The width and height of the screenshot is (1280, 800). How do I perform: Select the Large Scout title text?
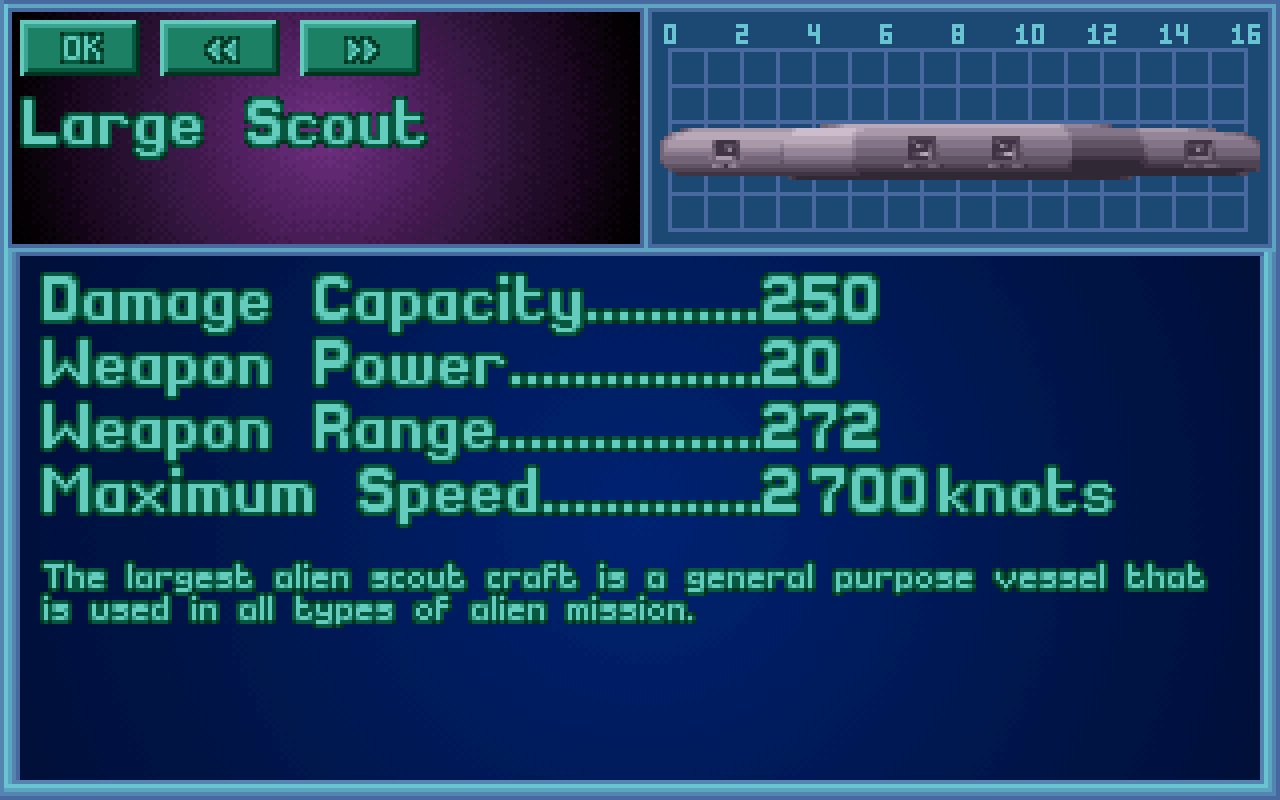click(225, 123)
